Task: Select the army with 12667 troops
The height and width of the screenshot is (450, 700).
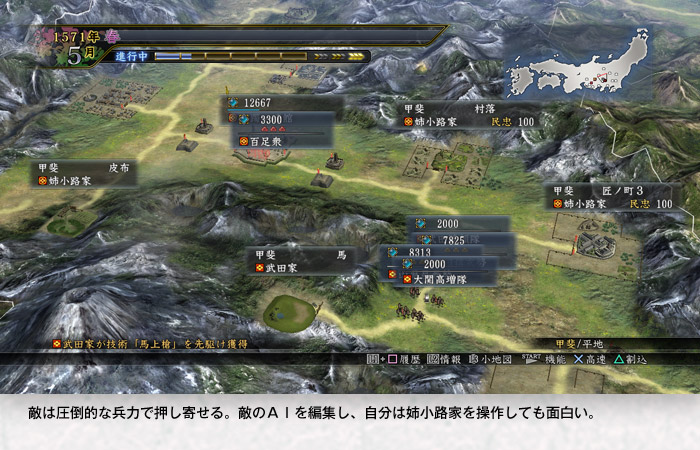Action: pos(277,102)
